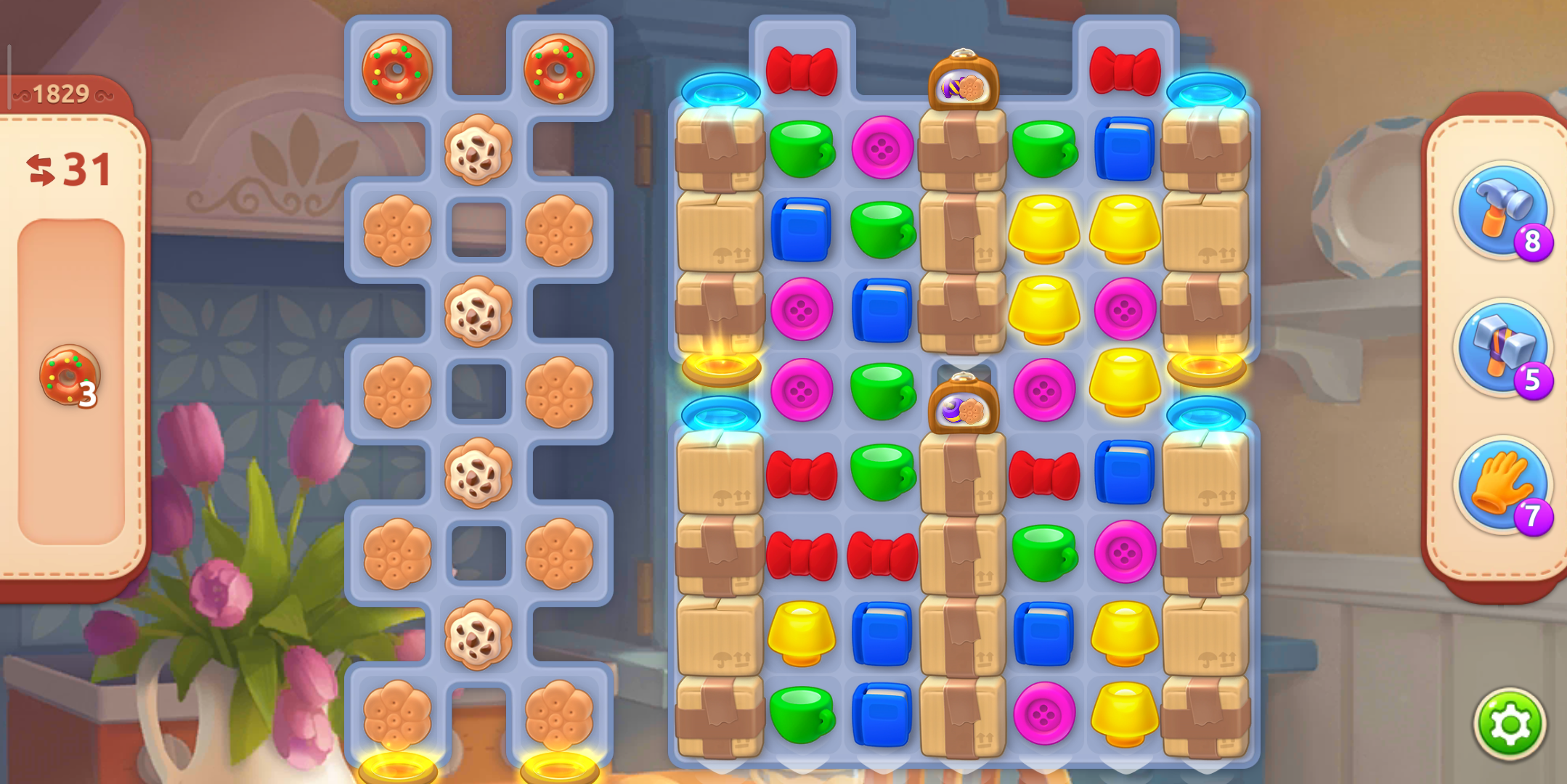Tap the sprinkled donut at top left board
The height and width of the screenshot is (784, 1567).
tap(396, 70)
